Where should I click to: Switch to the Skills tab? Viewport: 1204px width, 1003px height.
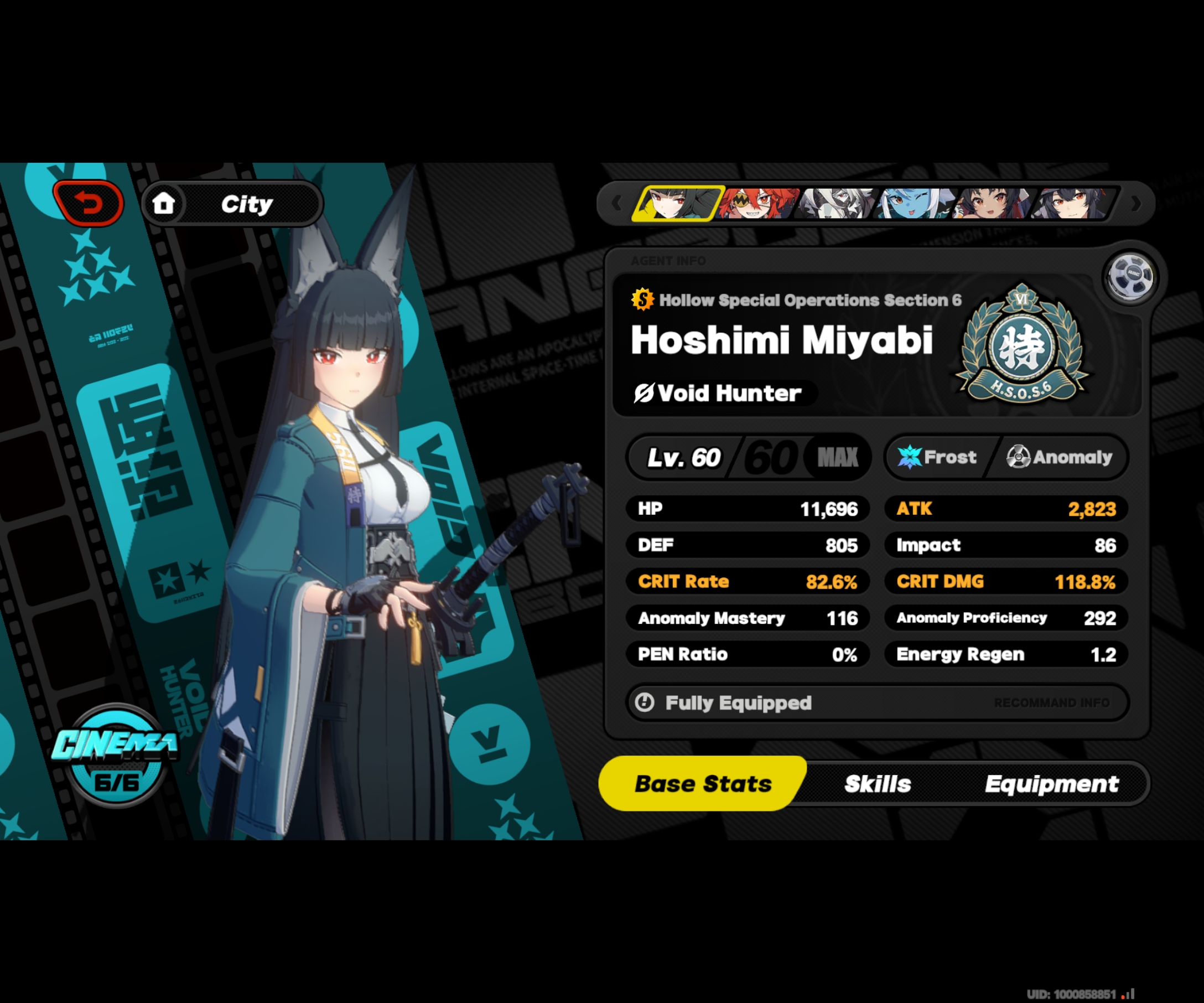coord(877,783)
